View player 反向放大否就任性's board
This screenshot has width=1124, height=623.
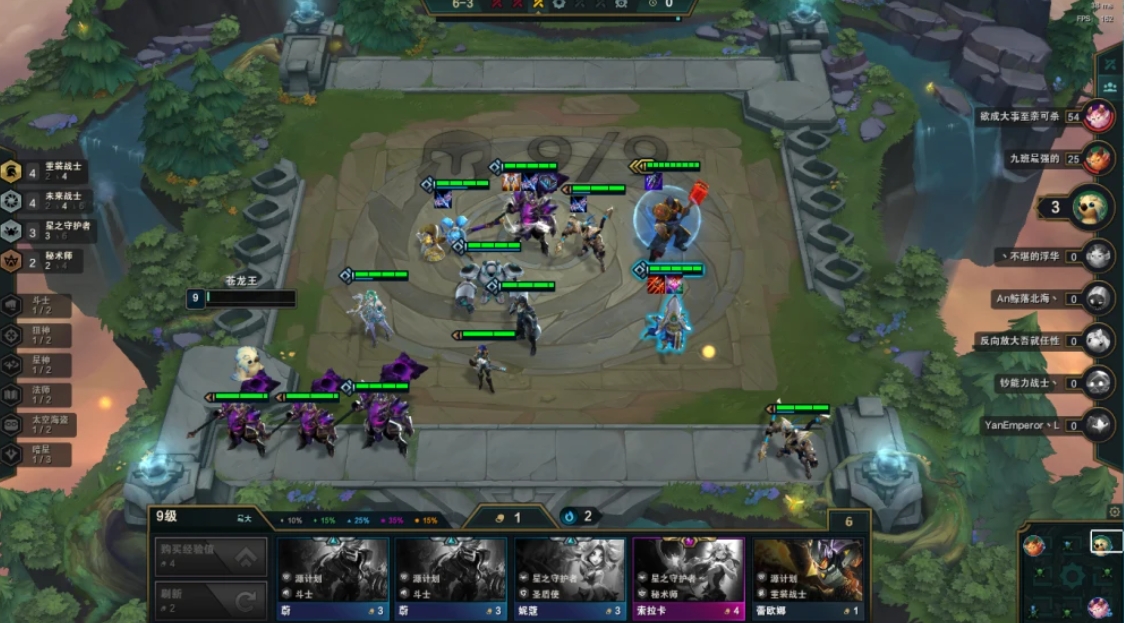tap(1099, 340)
